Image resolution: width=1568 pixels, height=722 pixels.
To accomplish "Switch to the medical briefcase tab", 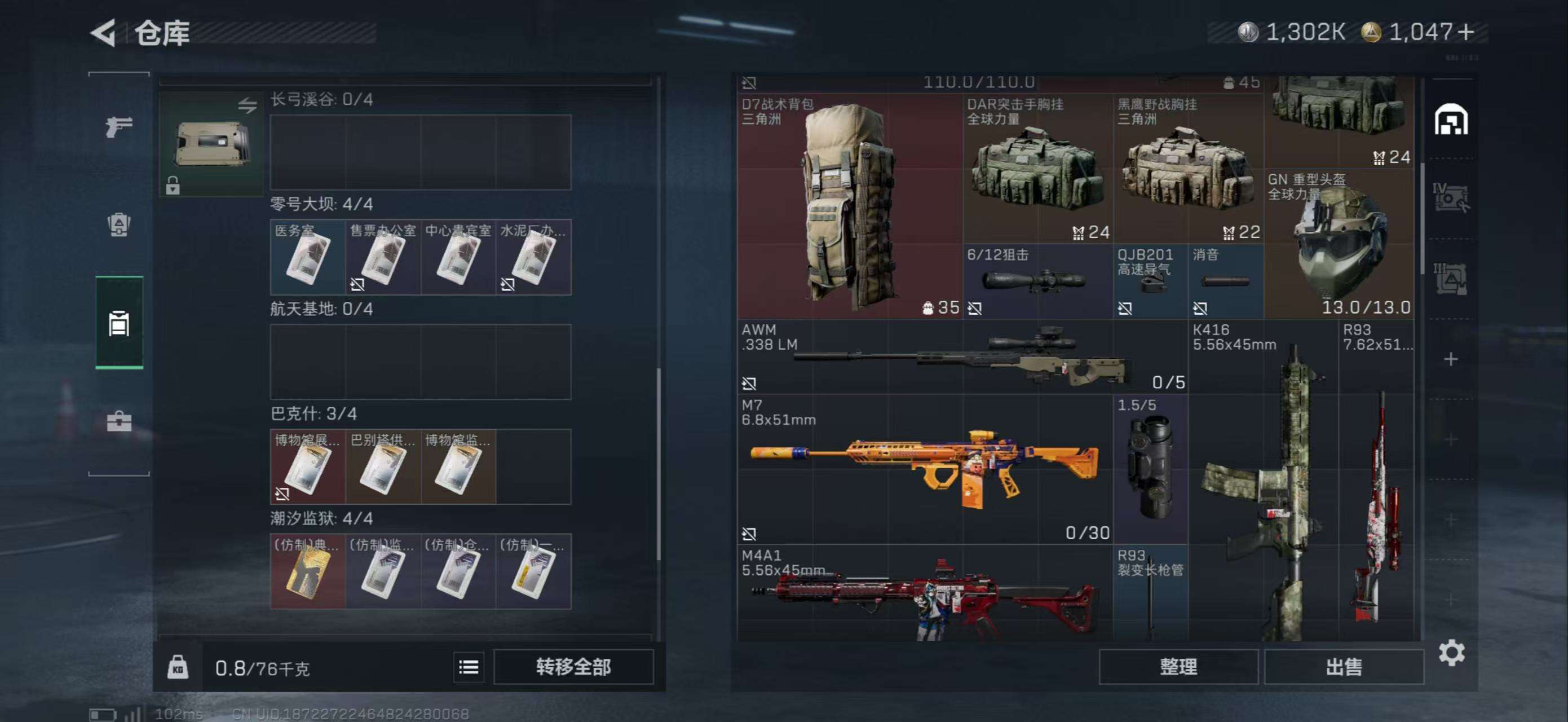I will 119,421.
